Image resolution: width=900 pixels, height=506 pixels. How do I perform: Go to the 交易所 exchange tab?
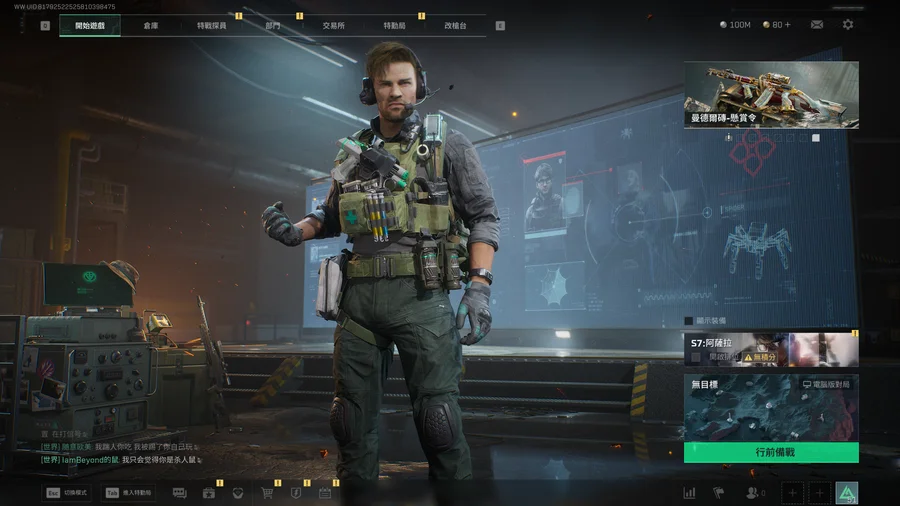(x=333, y=25)
